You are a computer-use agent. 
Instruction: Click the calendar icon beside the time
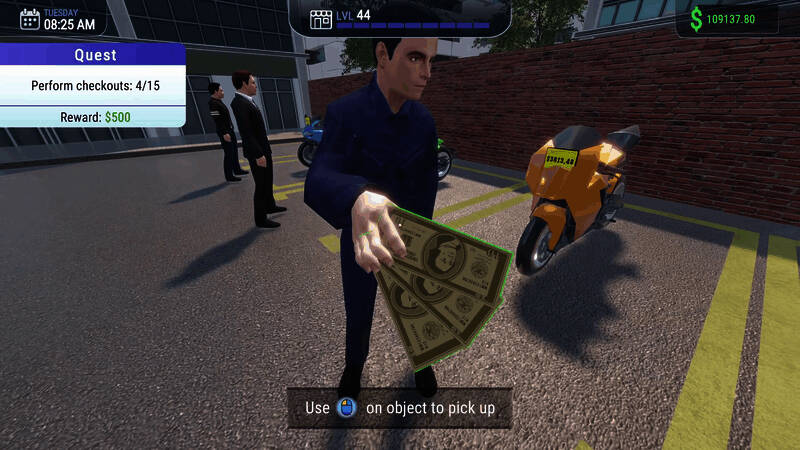pos(30,18)
